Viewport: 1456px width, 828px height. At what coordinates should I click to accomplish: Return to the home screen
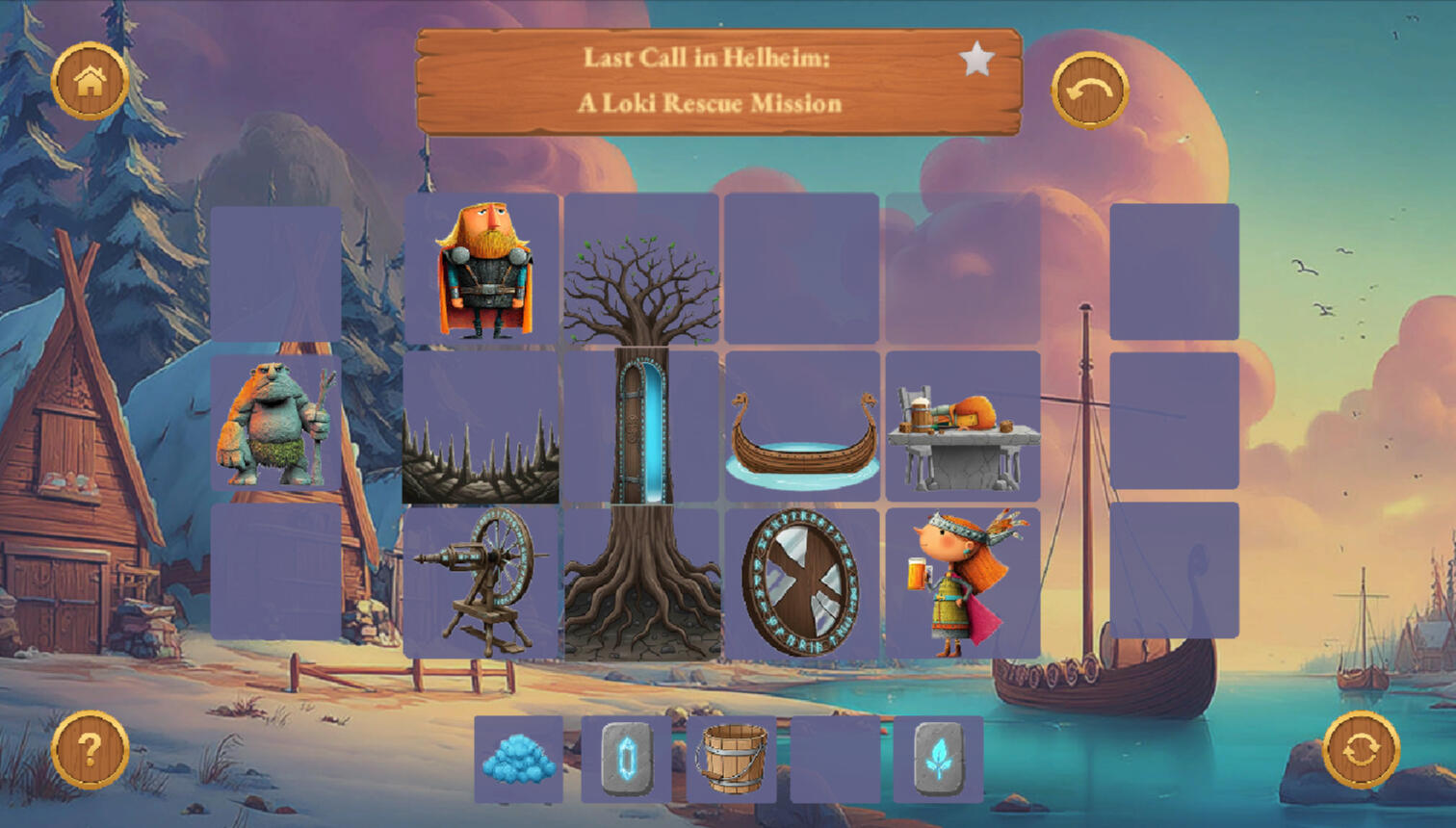pyautogui.click(x=90, y=81)
